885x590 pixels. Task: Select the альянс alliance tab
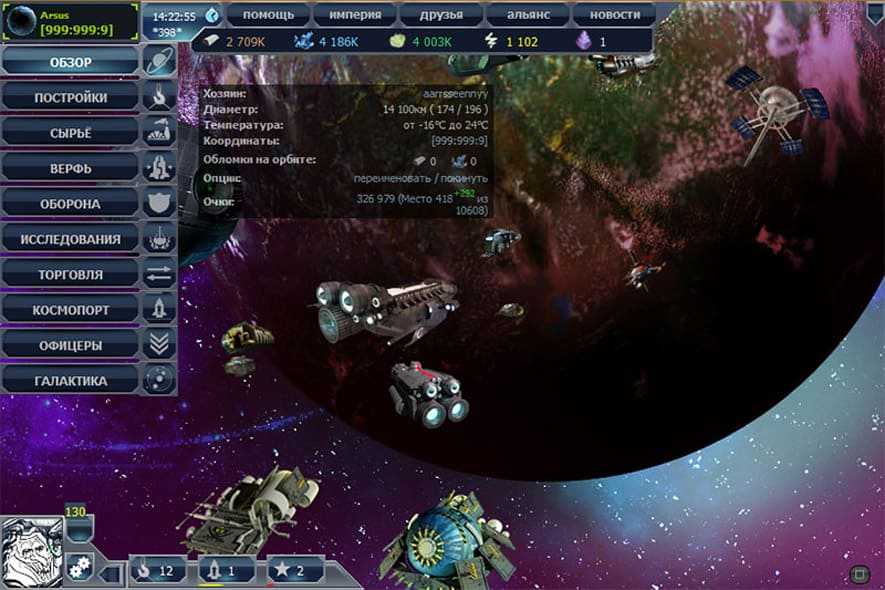pyautogui.click(x=528, y=15)
